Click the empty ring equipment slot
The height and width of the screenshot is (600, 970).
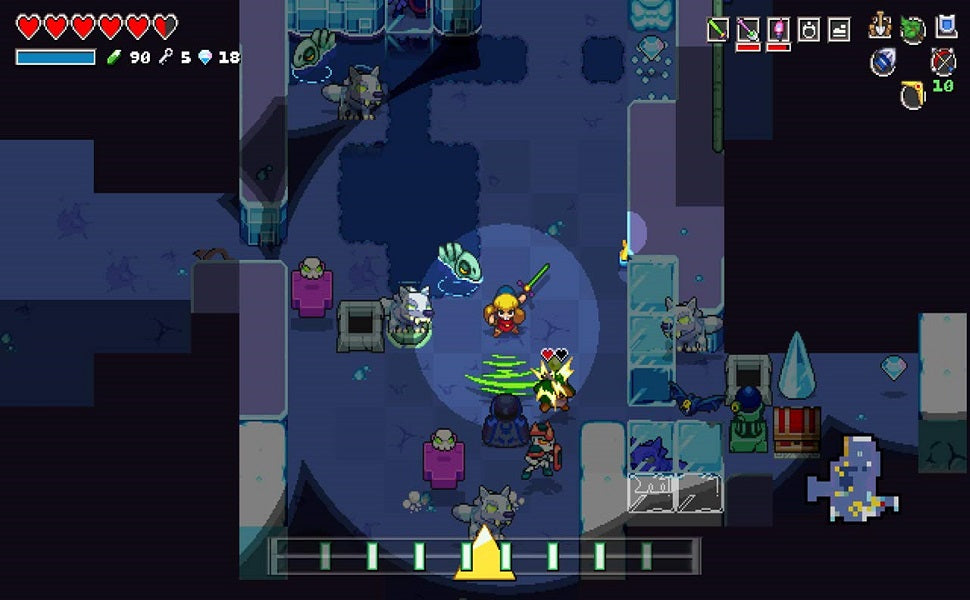pyautogui.click(x=808, y=30)
